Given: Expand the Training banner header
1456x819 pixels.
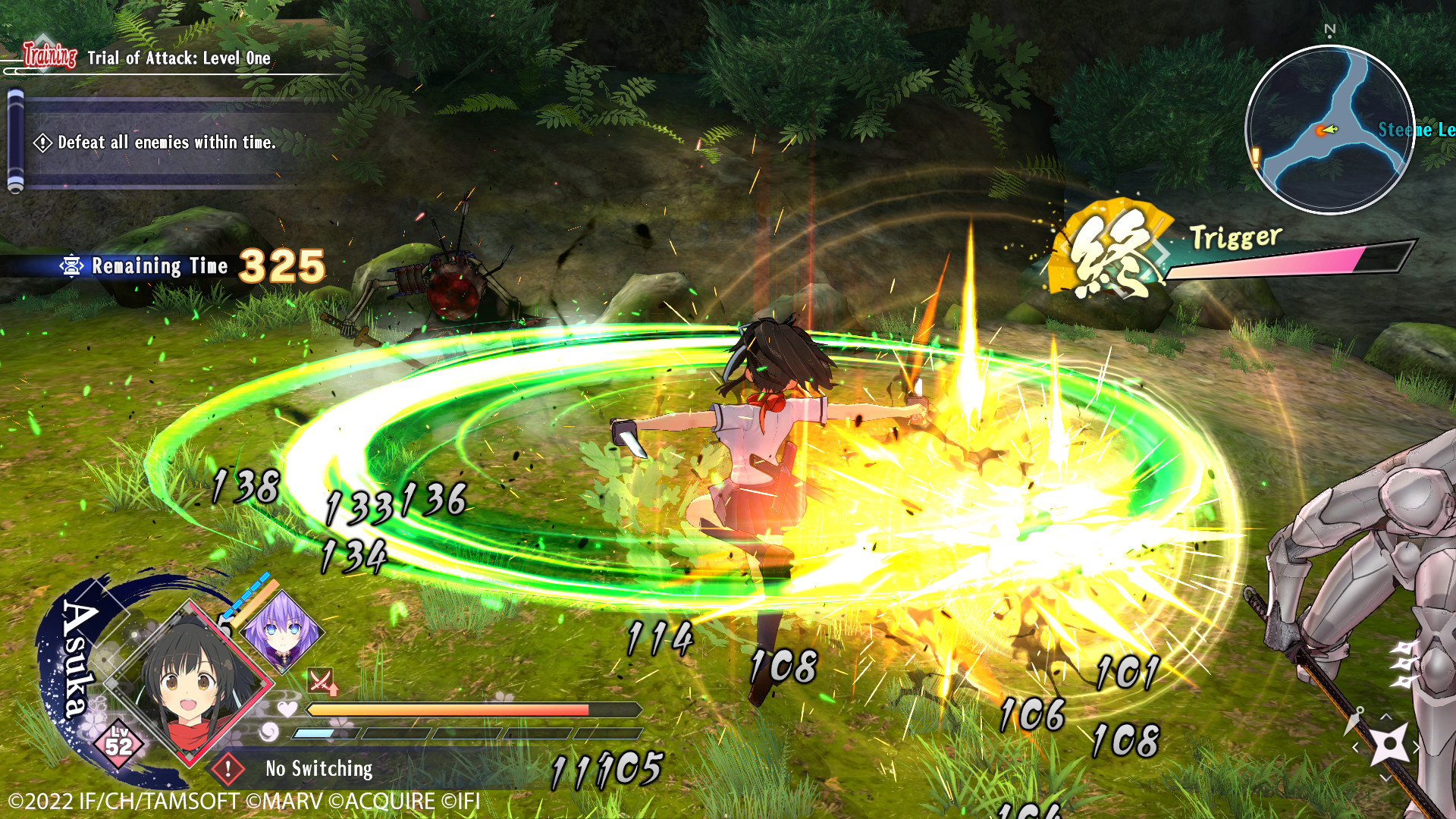Looking at the screenshot, I should (x=49, y=55).
